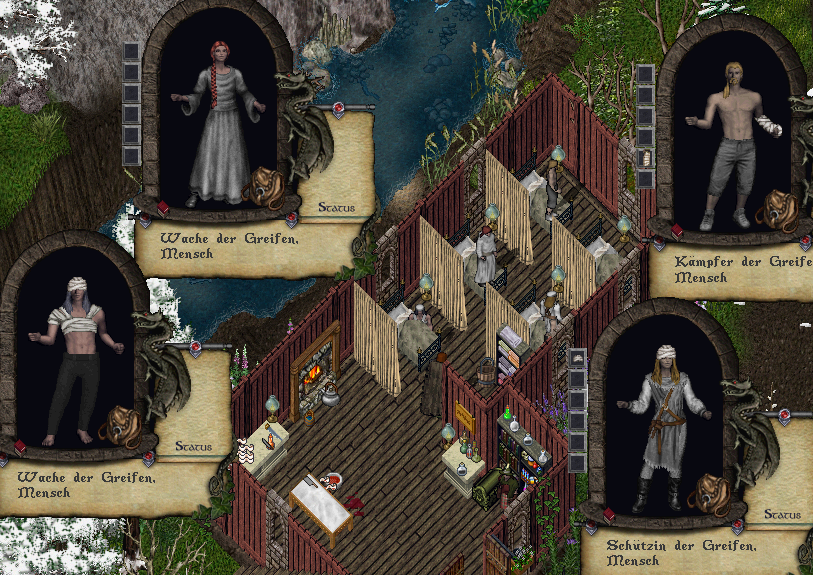Select the red book below the red-braided woman
The height and width of the screenshot is (575, 813).
point(163,208)
